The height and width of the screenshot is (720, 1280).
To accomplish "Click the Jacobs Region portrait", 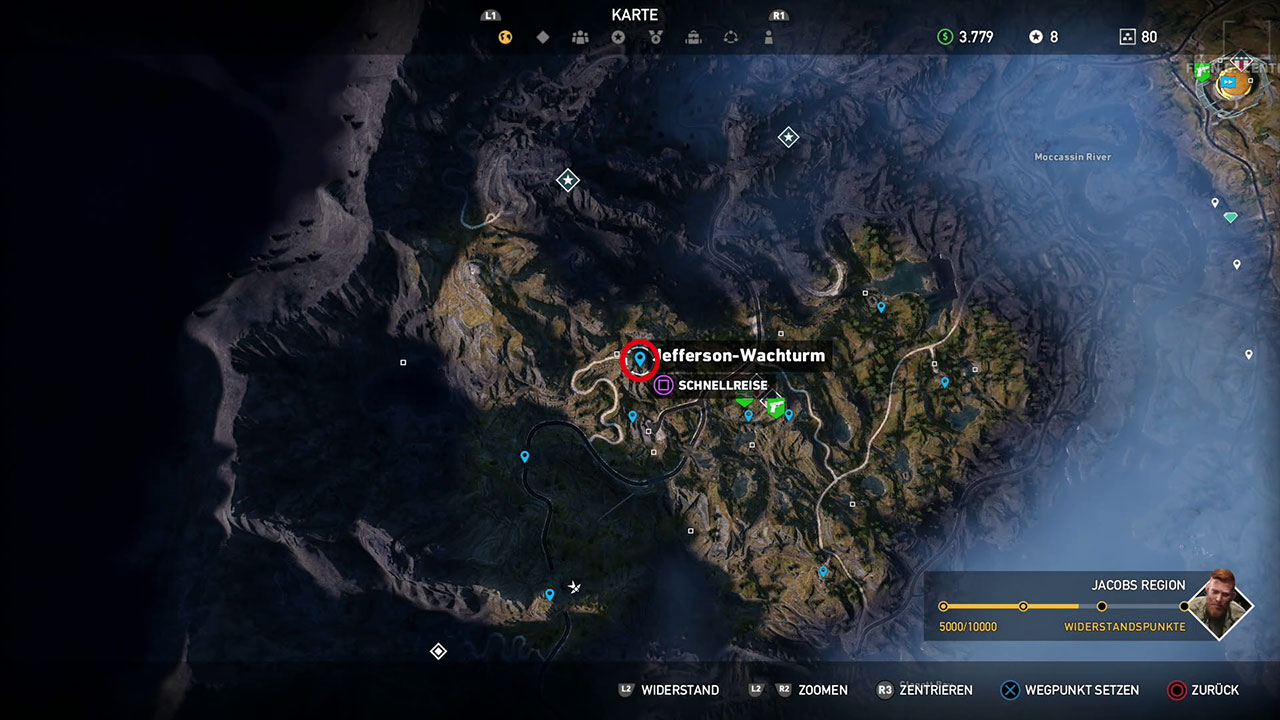I will click(1220, 605).
